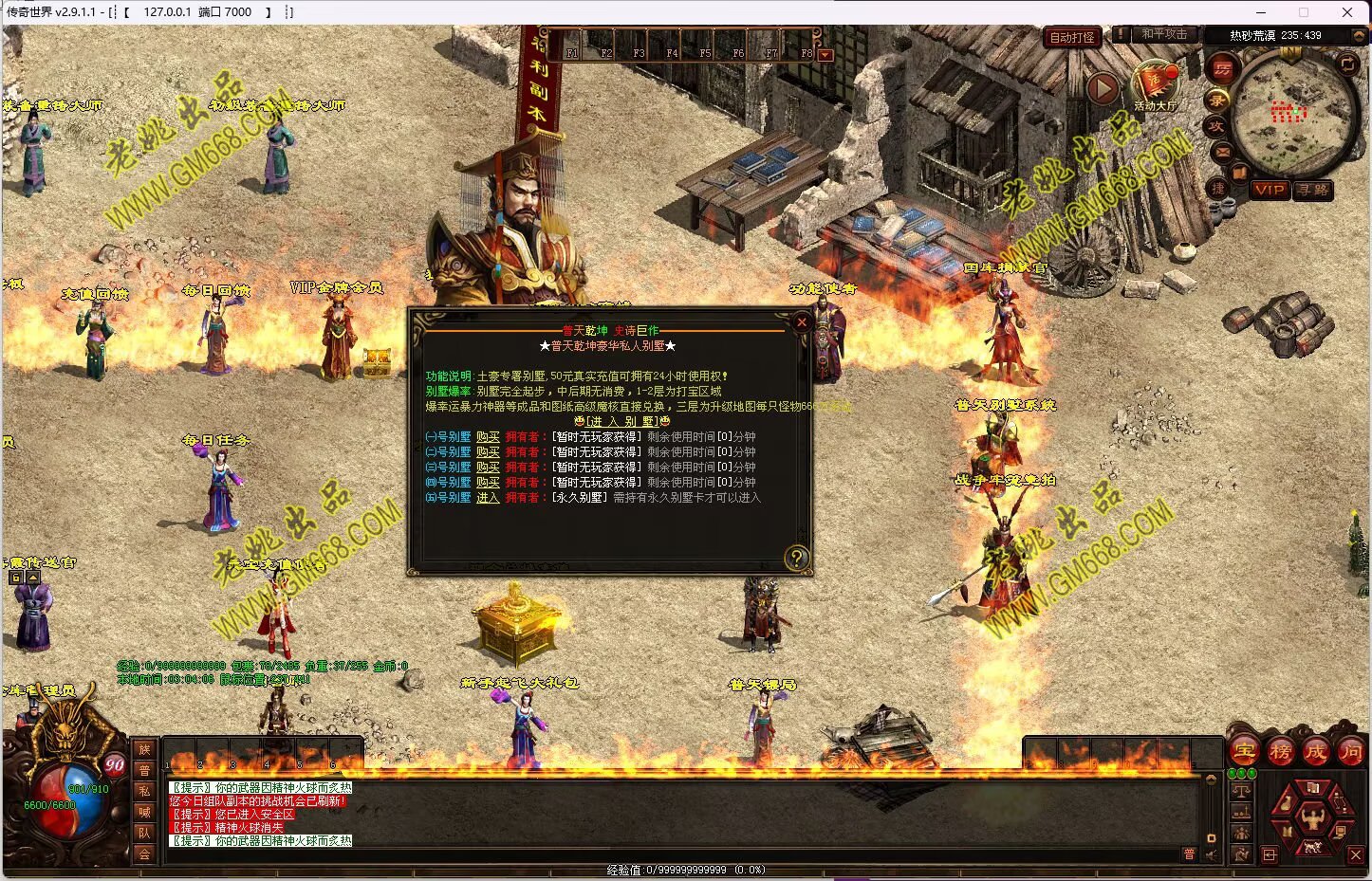Select the 私 private chat channel
Screen dimensions: 1372x881
pos(144,791)
